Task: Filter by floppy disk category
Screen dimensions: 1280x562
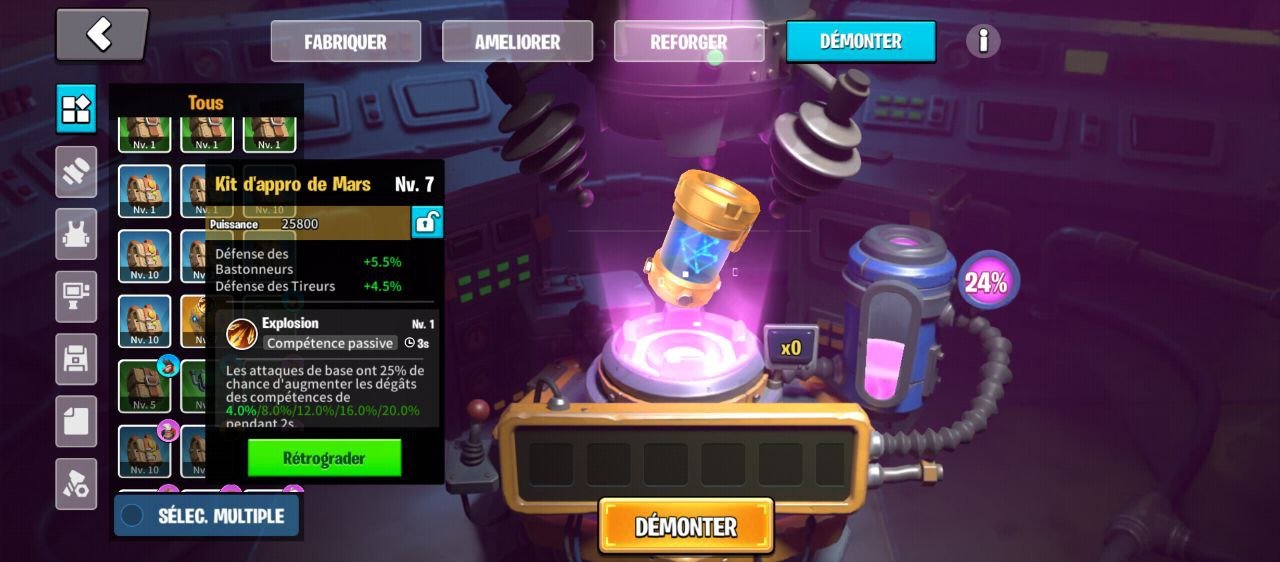Action: coord(76,359)
